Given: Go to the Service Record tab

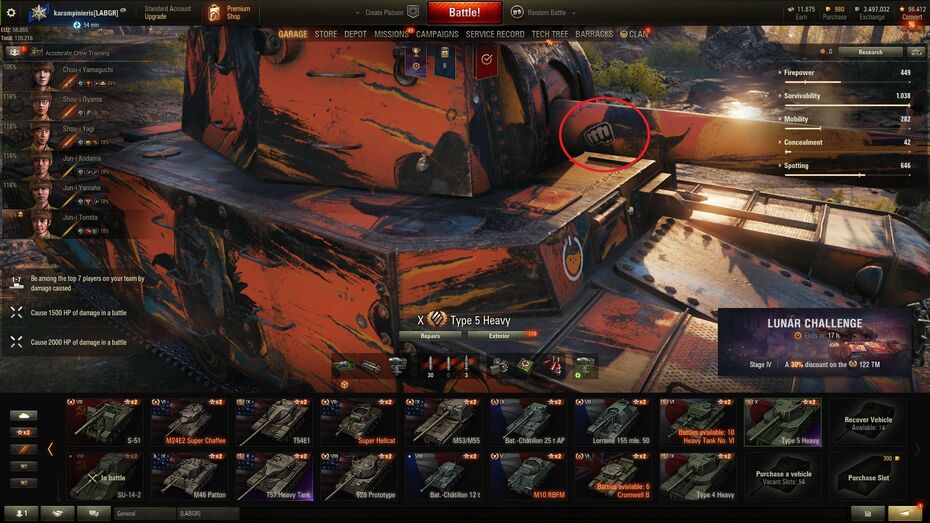Looking at the screenshot, I should tap(495, 34).
